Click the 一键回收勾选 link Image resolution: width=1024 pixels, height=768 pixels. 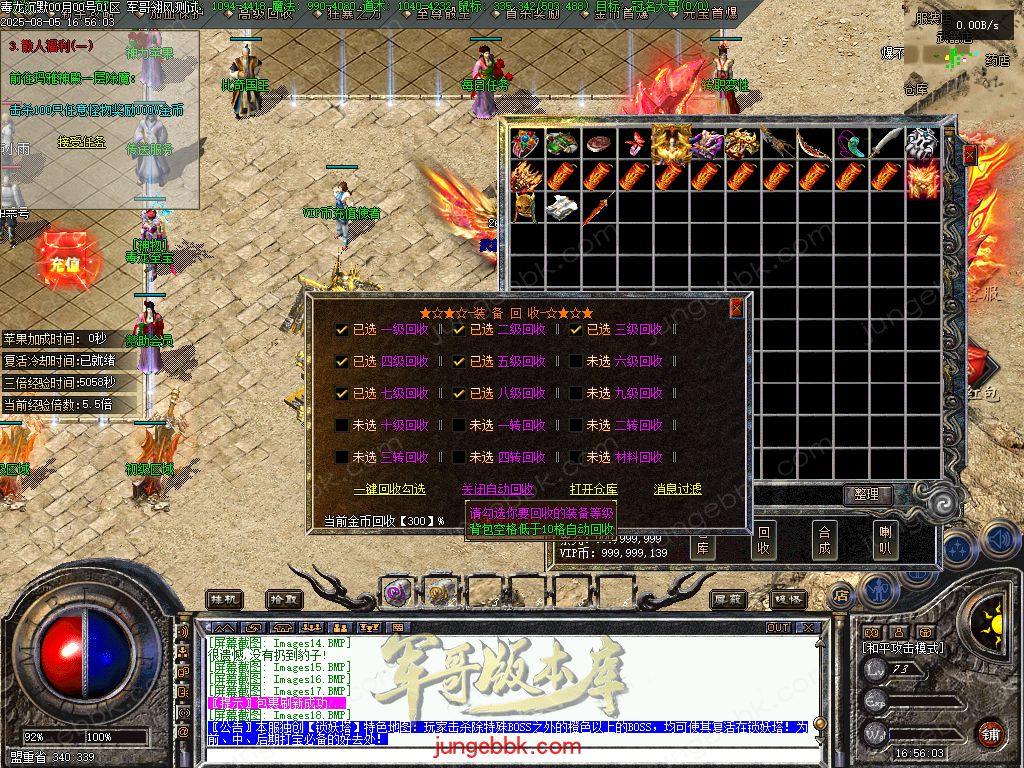(389, 489)
